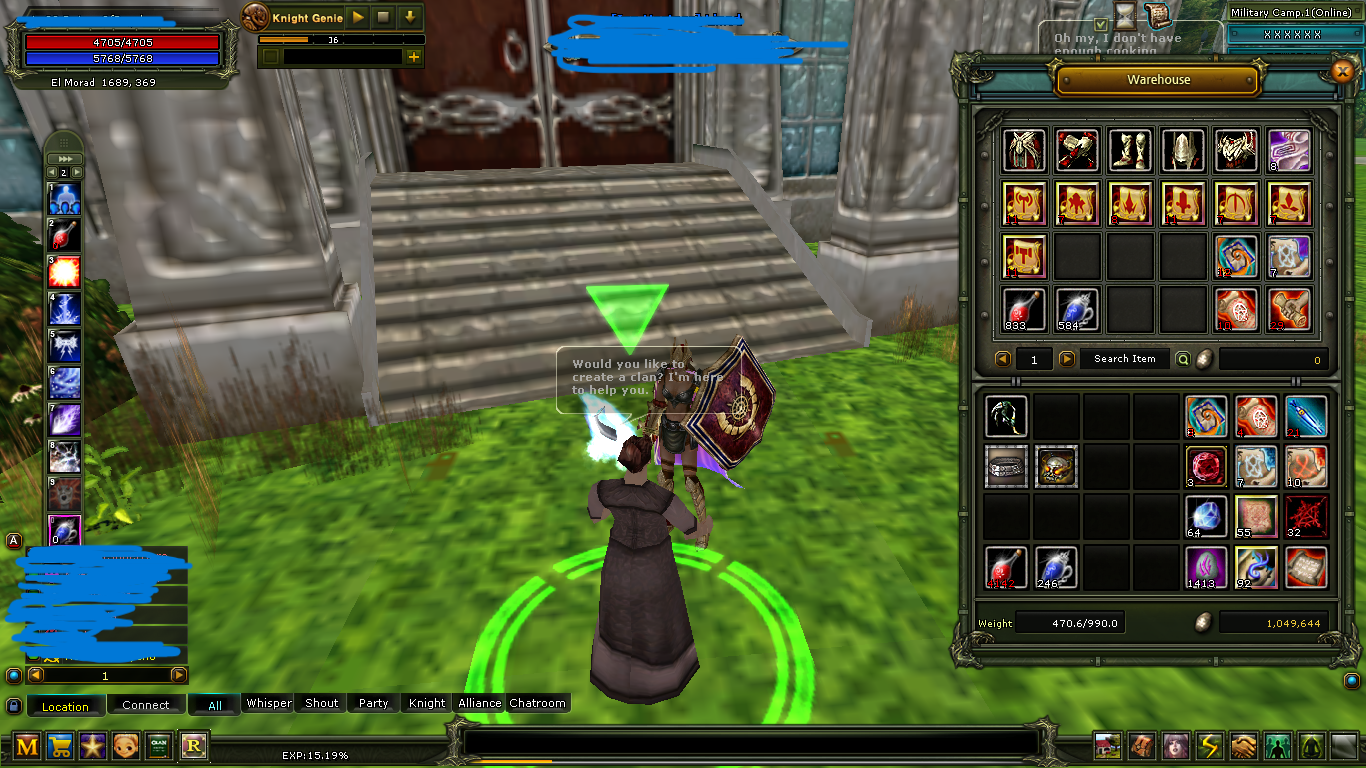Select the lightning skill icon on bottom toolbar
Image resolution: width=1366 pixels, height=768 pixels.
pos(1208,746)
